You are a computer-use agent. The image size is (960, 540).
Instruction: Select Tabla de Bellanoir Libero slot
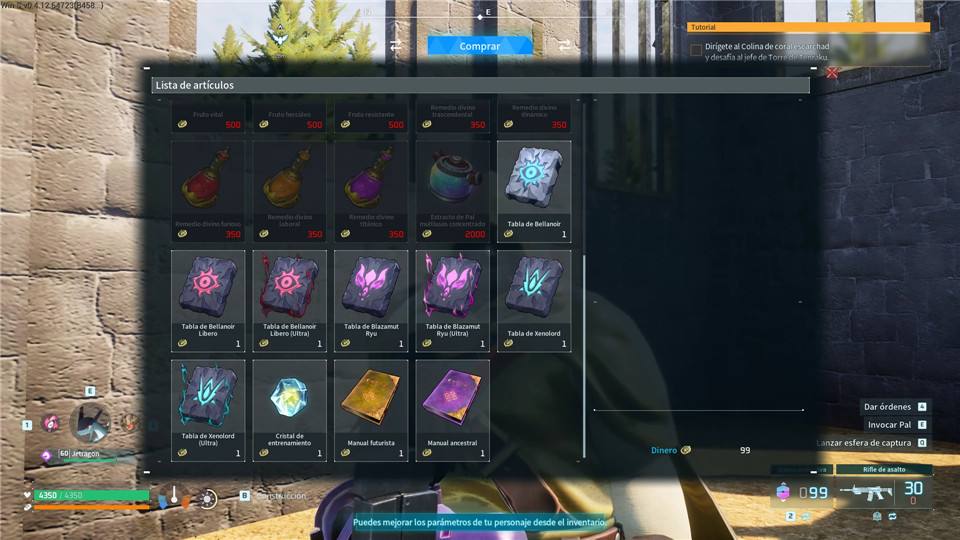pos(208,300)
